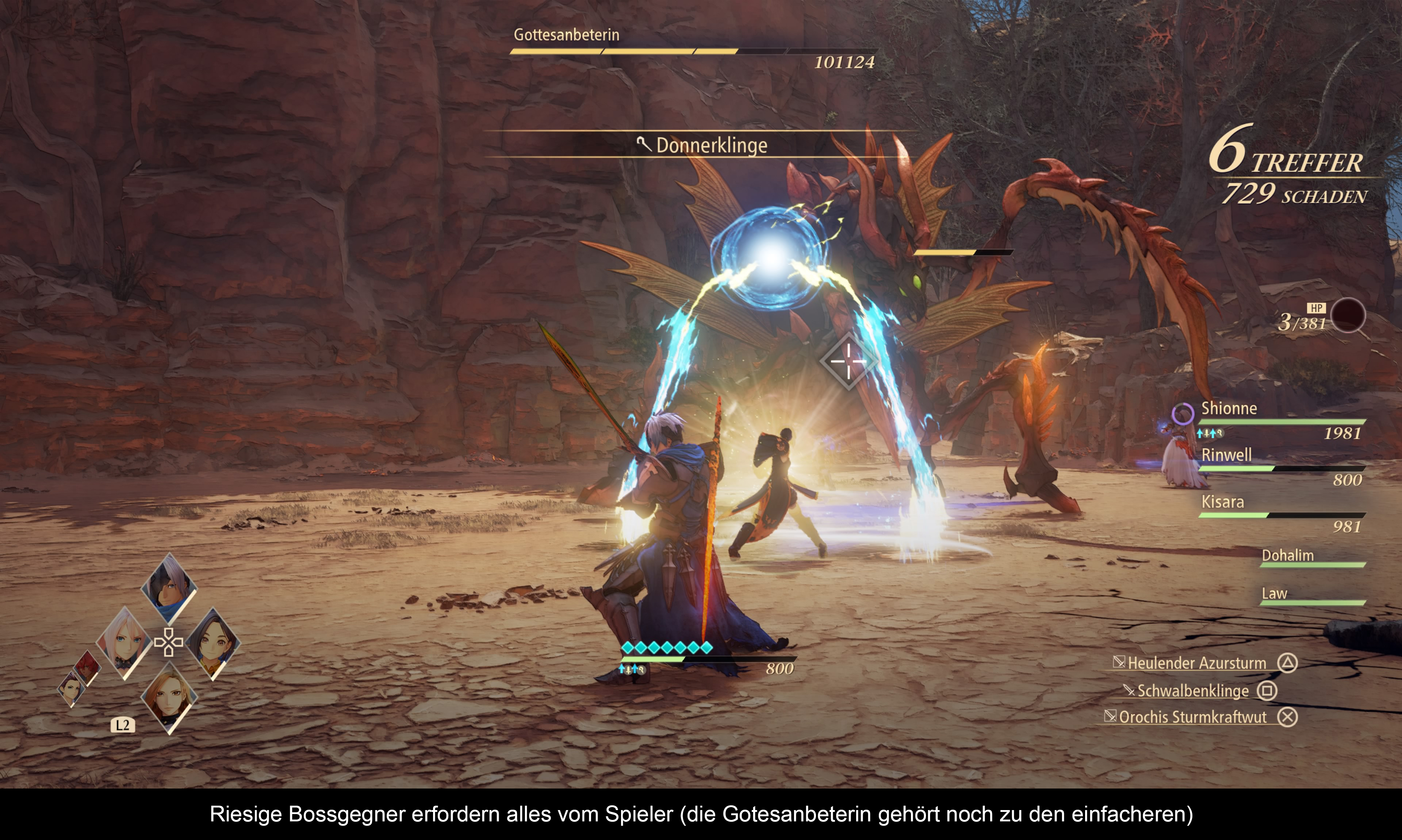Use the Heulender Azursturm arte
Image resolution: width=1402 pixels, height=840 pixels.
point(1196,663)
